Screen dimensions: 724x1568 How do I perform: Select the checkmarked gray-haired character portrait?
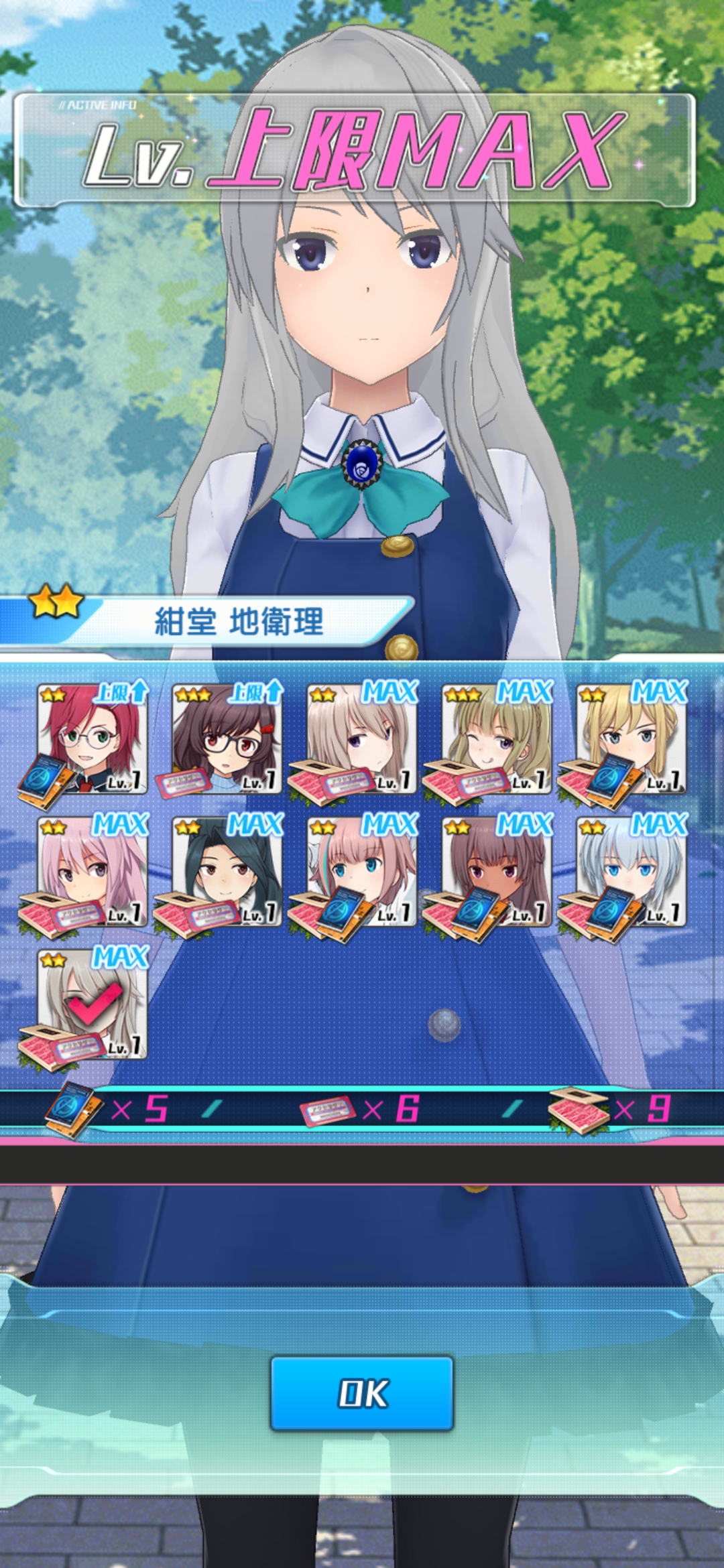(92, 1004)
